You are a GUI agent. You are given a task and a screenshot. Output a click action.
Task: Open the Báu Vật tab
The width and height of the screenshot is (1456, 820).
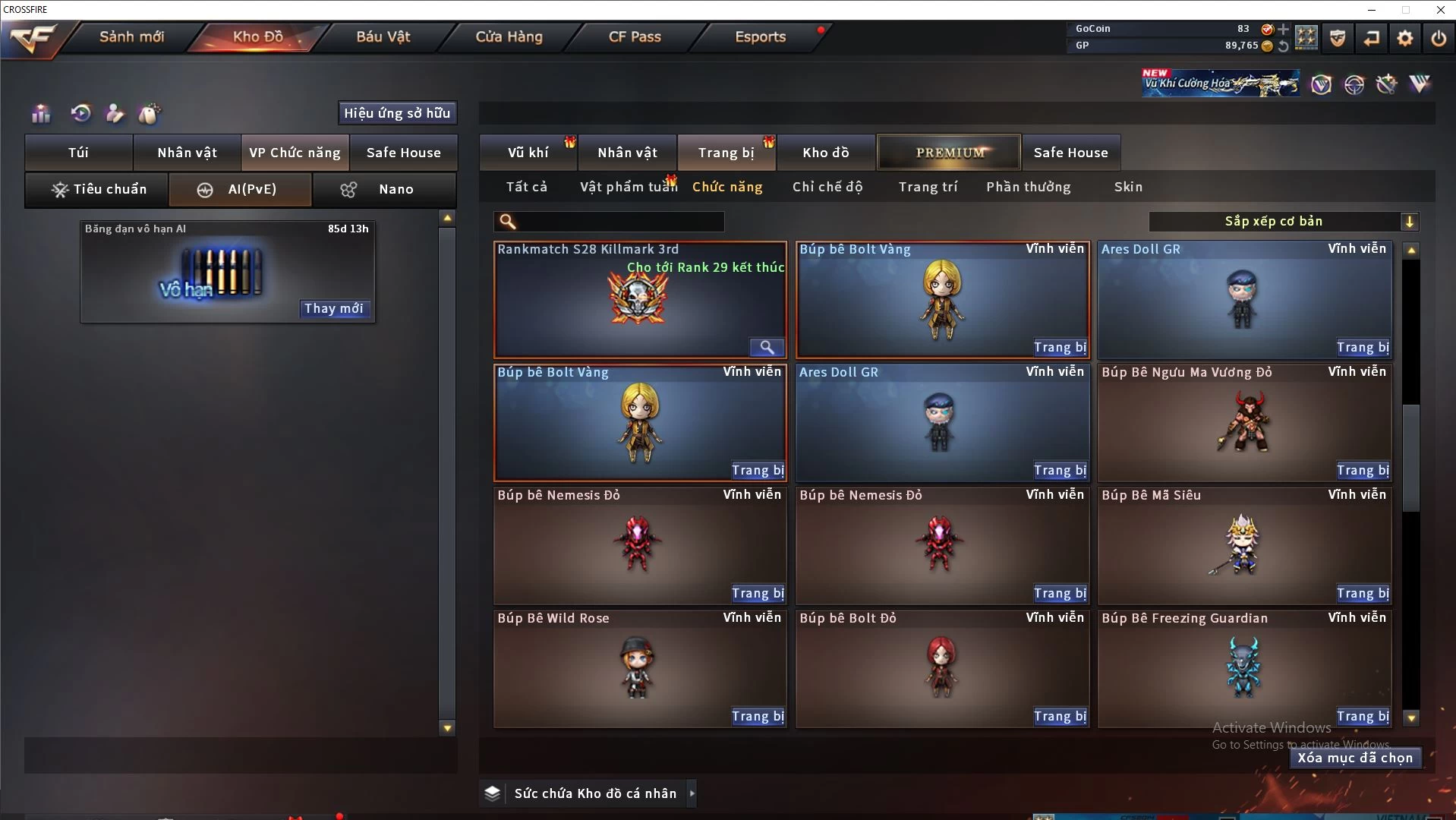(x=383, y=36)
